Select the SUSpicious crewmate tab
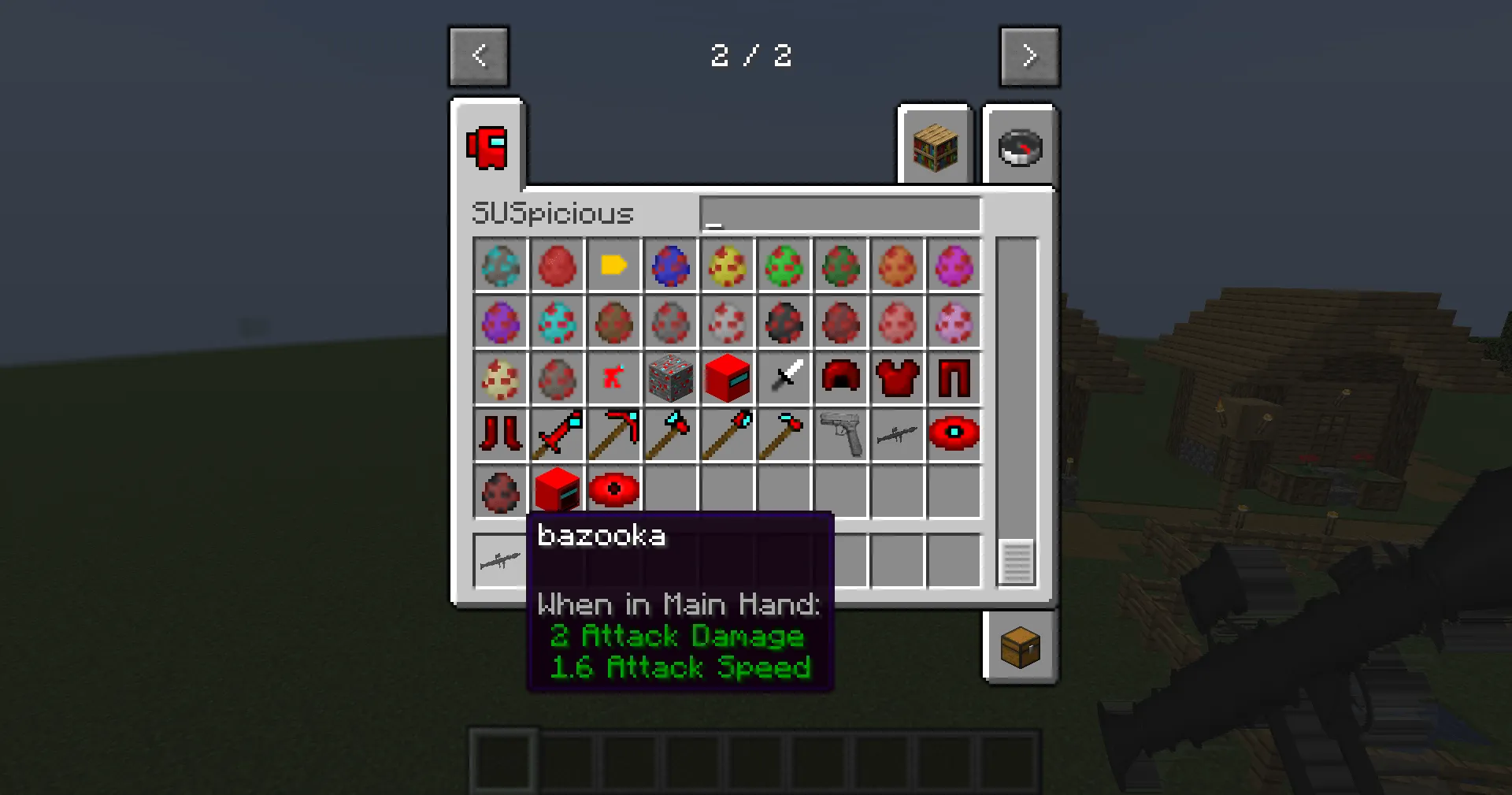The width and height of the screenshot is (1512, 795). click(x=486, y=148)
